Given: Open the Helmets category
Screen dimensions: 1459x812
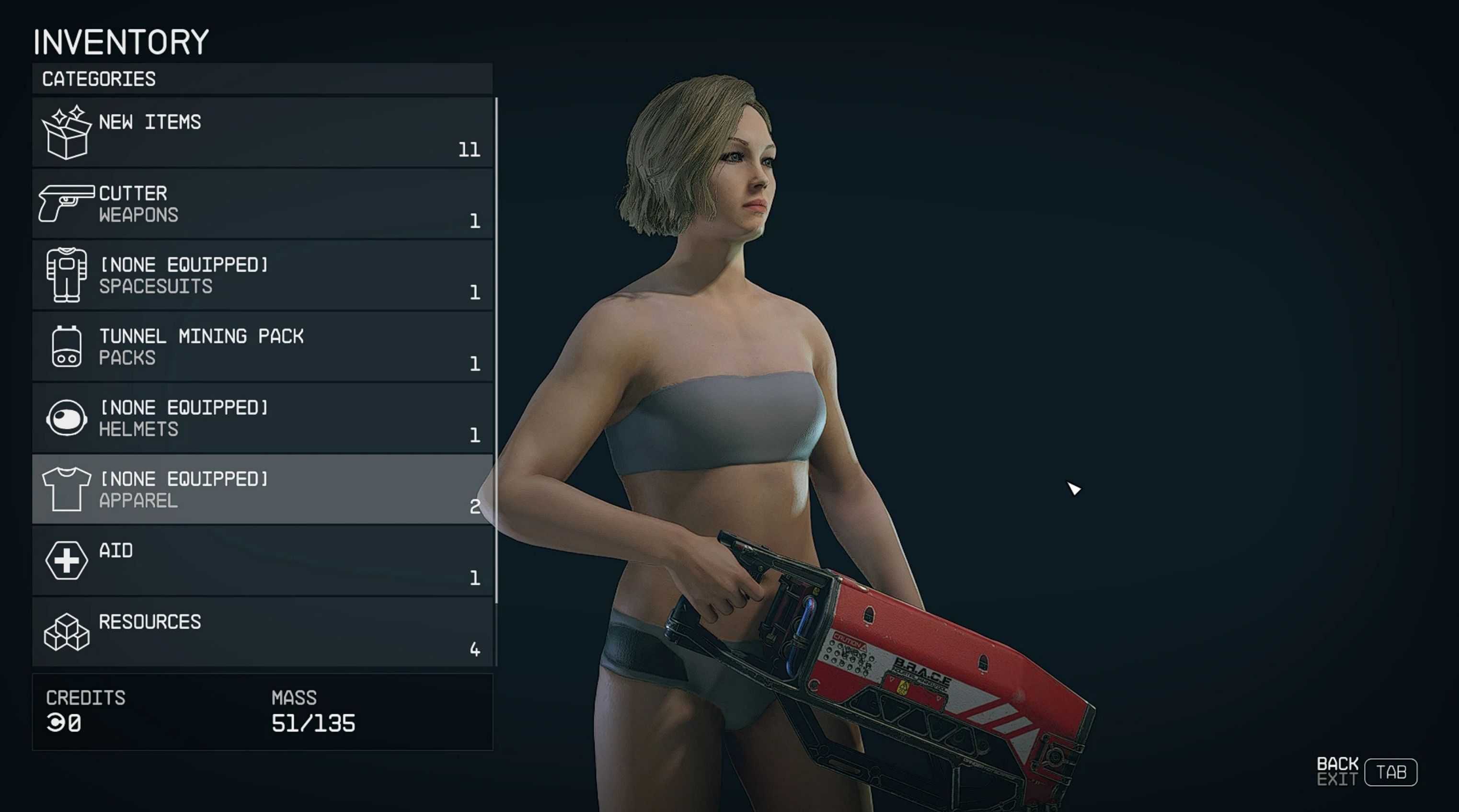Looking at the screenshot, I should click(x=262, y=418).
